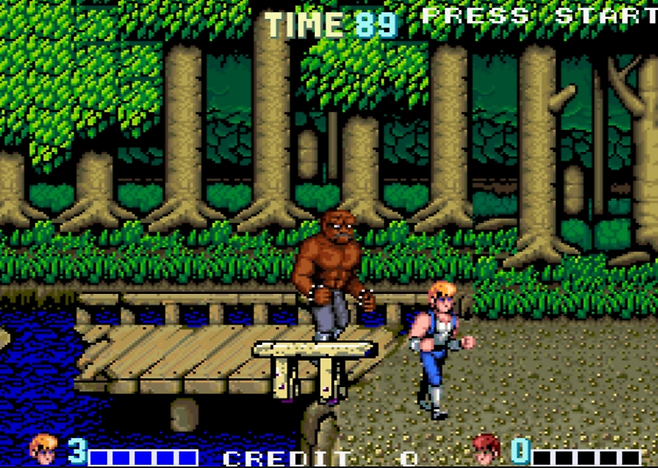658x468 pixels.
Task: Select the player one blond portrait
Action: point(43,449)
